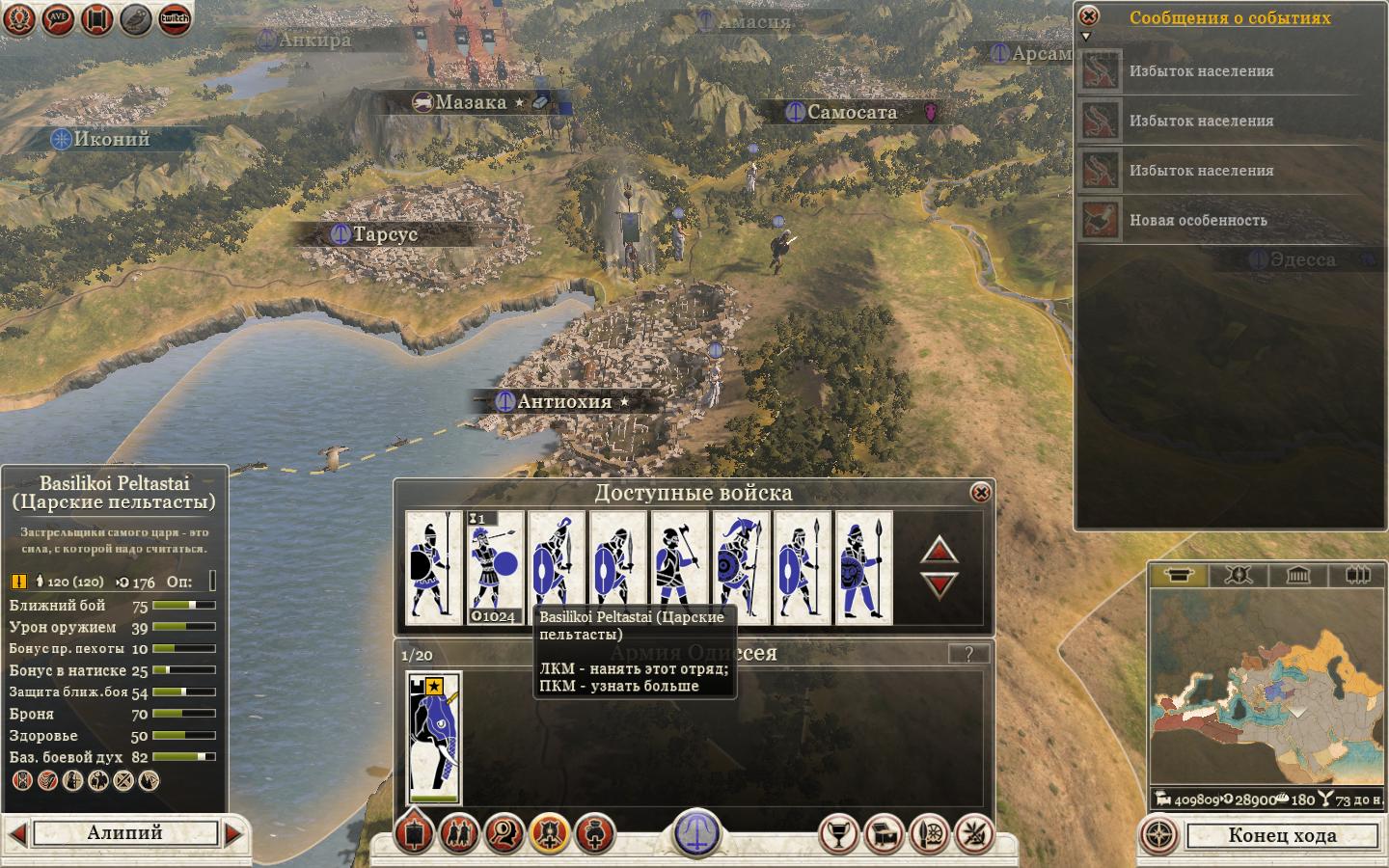Switch to the next character after Алипий

233,833
